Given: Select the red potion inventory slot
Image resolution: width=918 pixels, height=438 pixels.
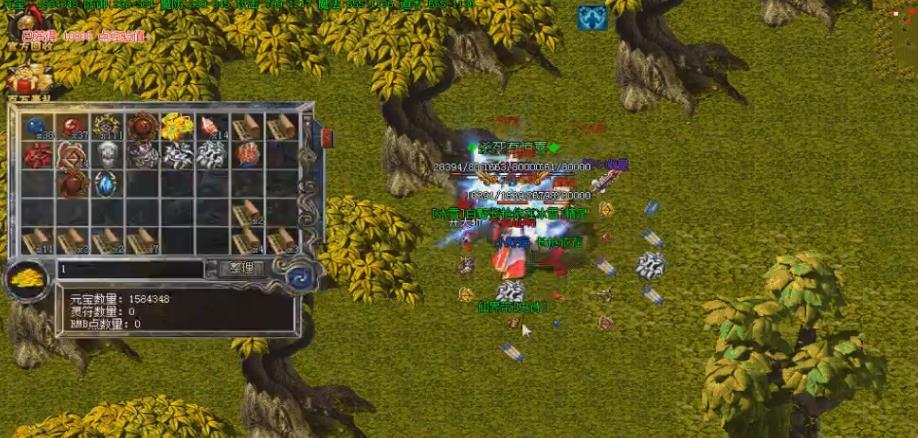Looking at the screenshot, I should (73, 127).
